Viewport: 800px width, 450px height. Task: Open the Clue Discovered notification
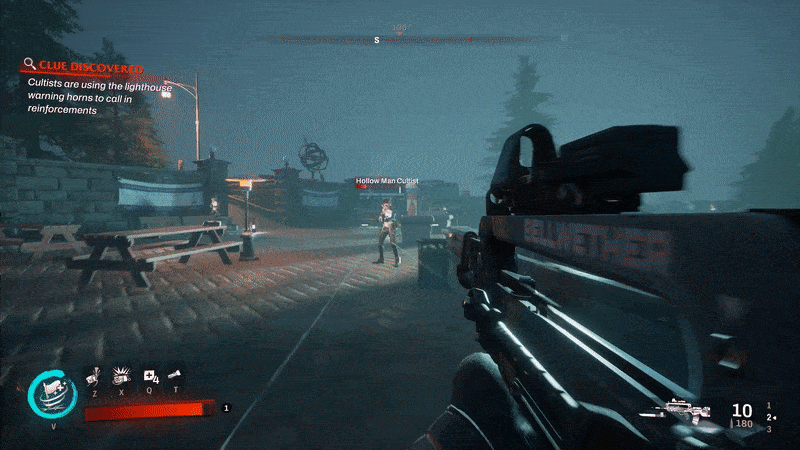click(83, 68)
